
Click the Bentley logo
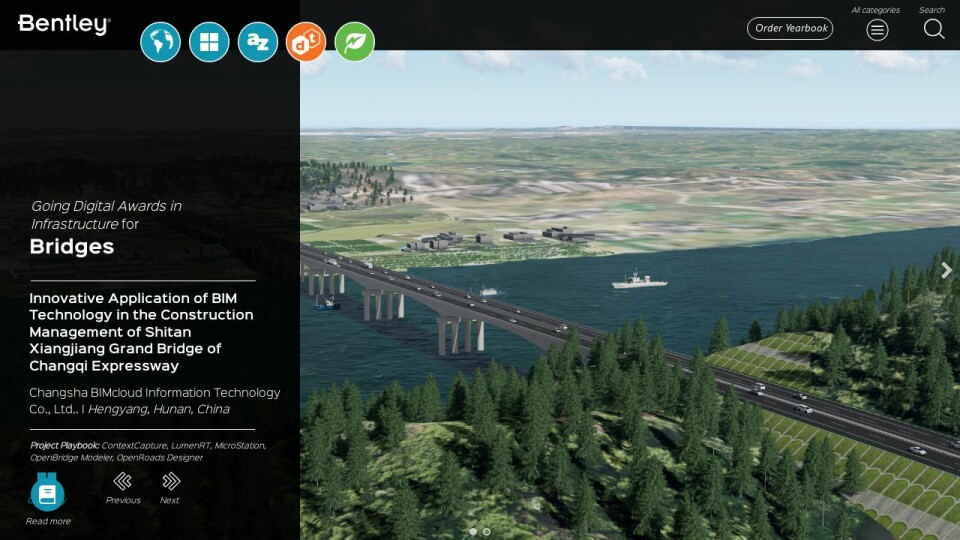64,24
